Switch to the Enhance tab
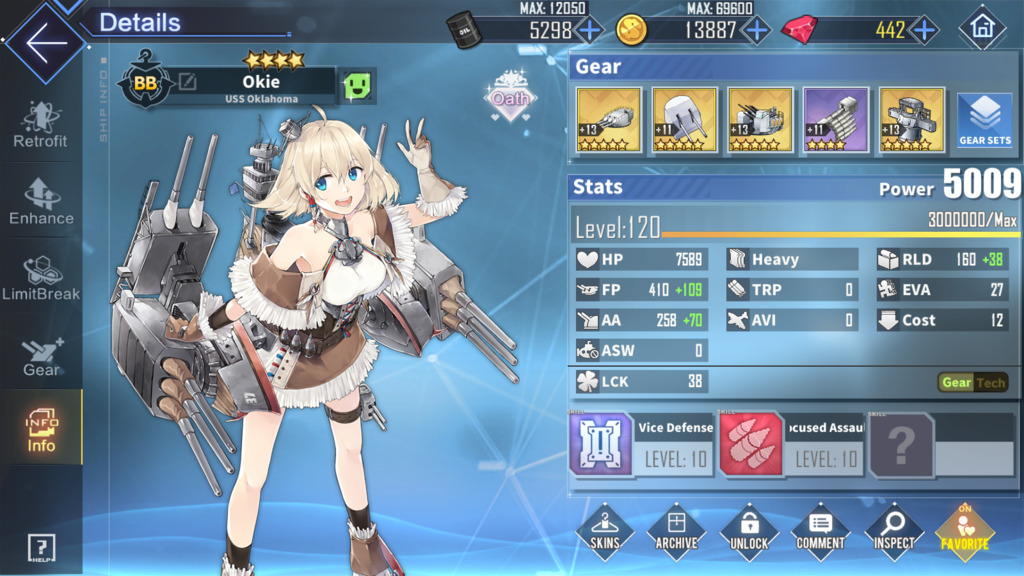Image resolution: width=1024 pixels, height=576 pixels. 41,201
